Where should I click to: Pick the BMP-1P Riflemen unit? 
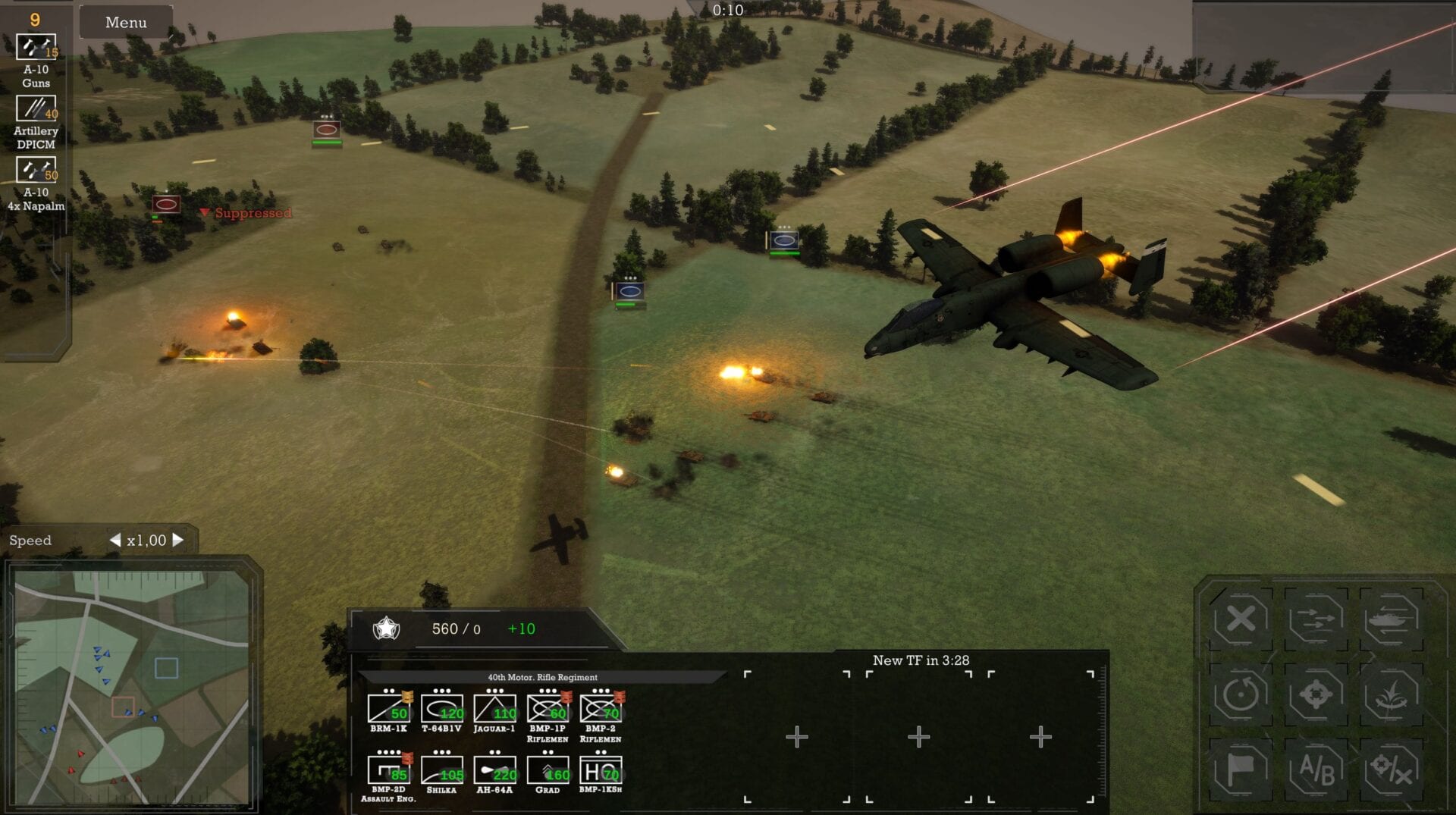click(x=548, y=710)
